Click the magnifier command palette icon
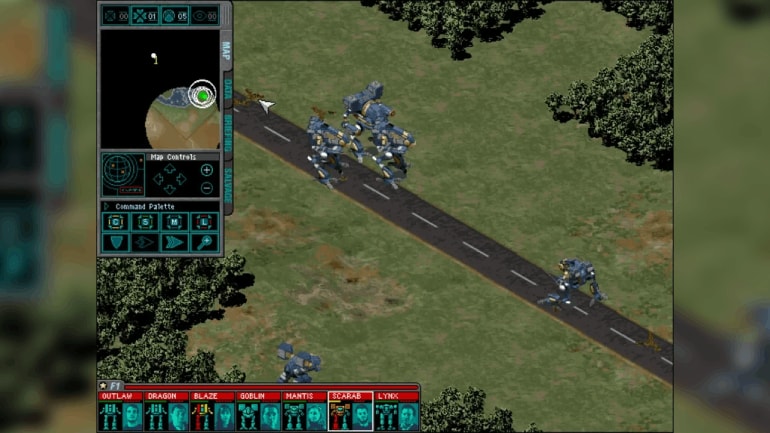This screenshot has height=433, width=770. pos(203,241)
